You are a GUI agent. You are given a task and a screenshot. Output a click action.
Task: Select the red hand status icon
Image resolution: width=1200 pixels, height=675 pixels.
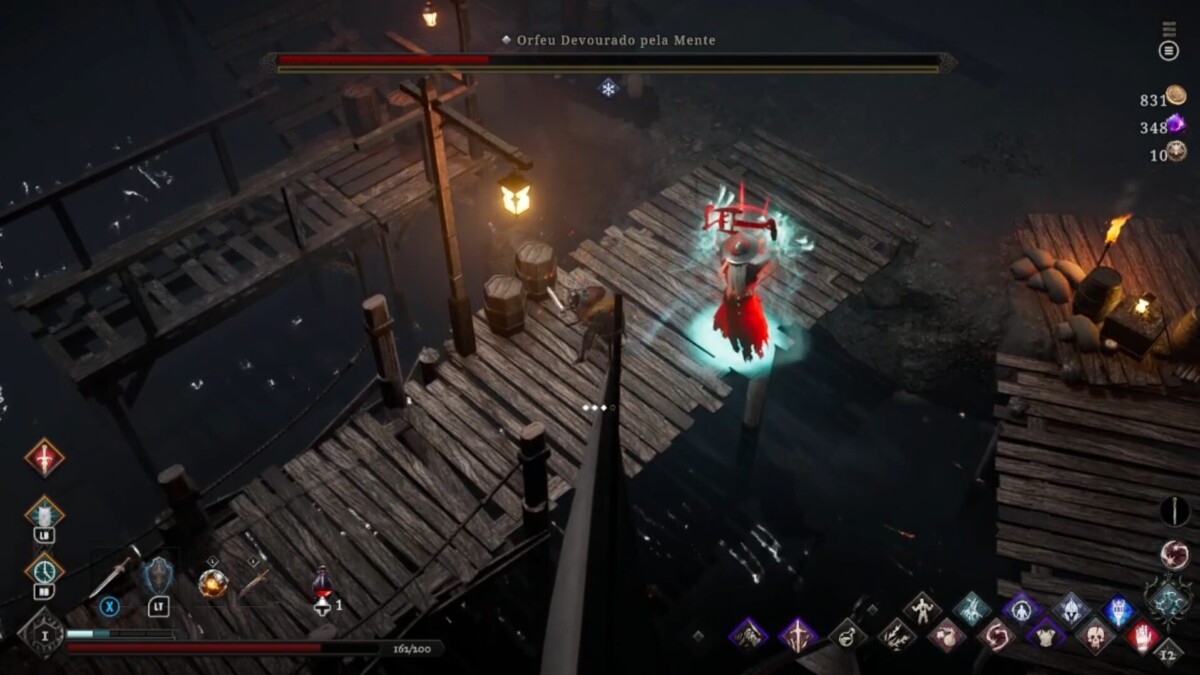point(1143,635)
